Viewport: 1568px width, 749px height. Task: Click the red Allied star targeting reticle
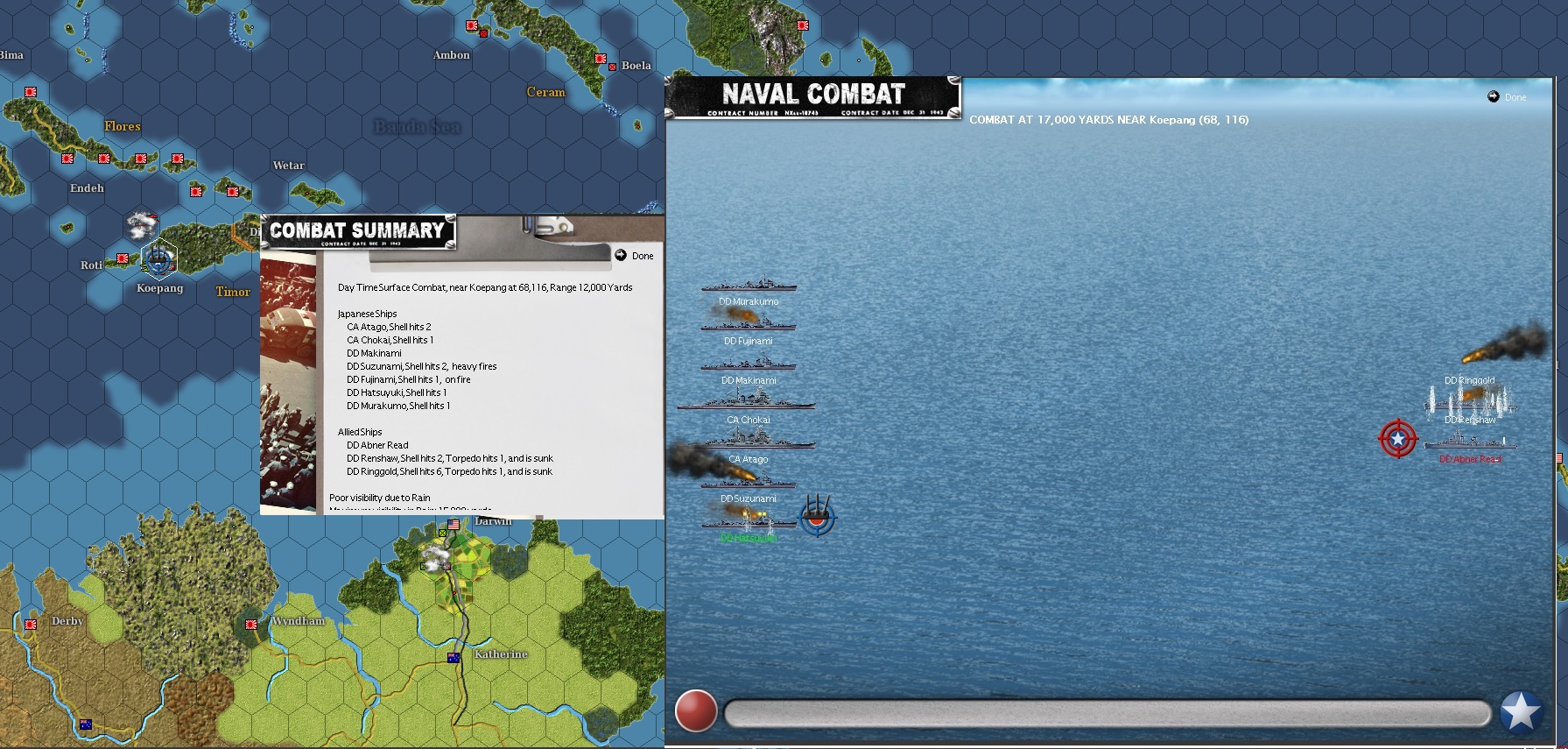[1398, 439]
